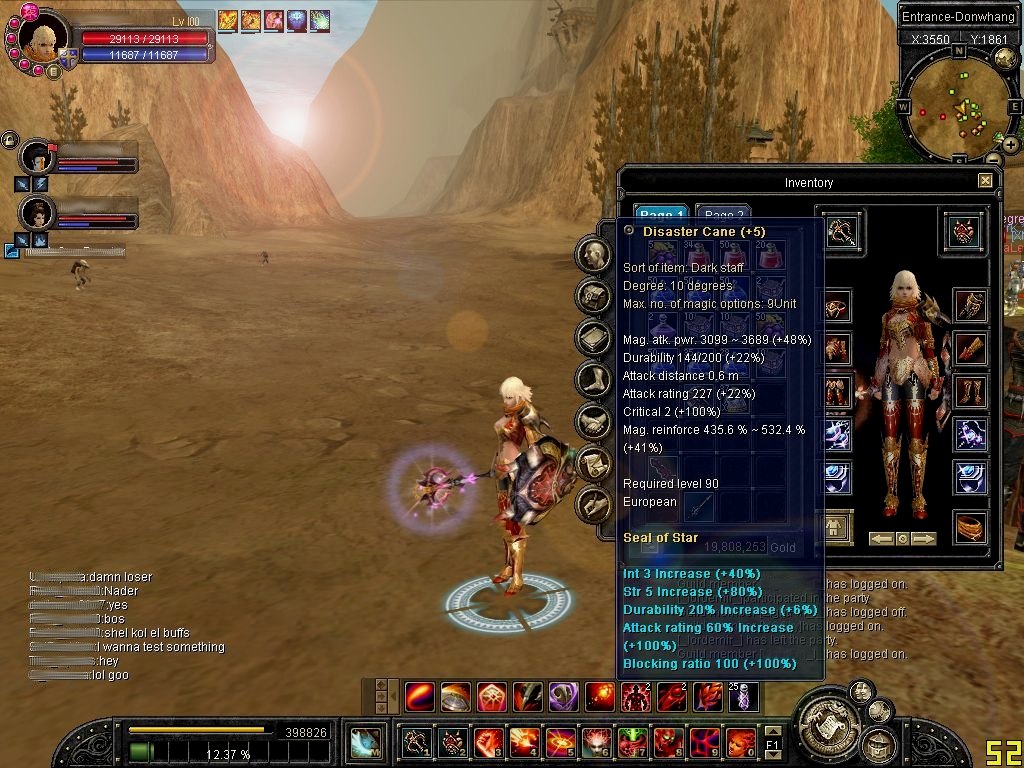Zoom out the minimap with minus button
This screenshot has height=768, width=1024.
click(x=993, y=158)
